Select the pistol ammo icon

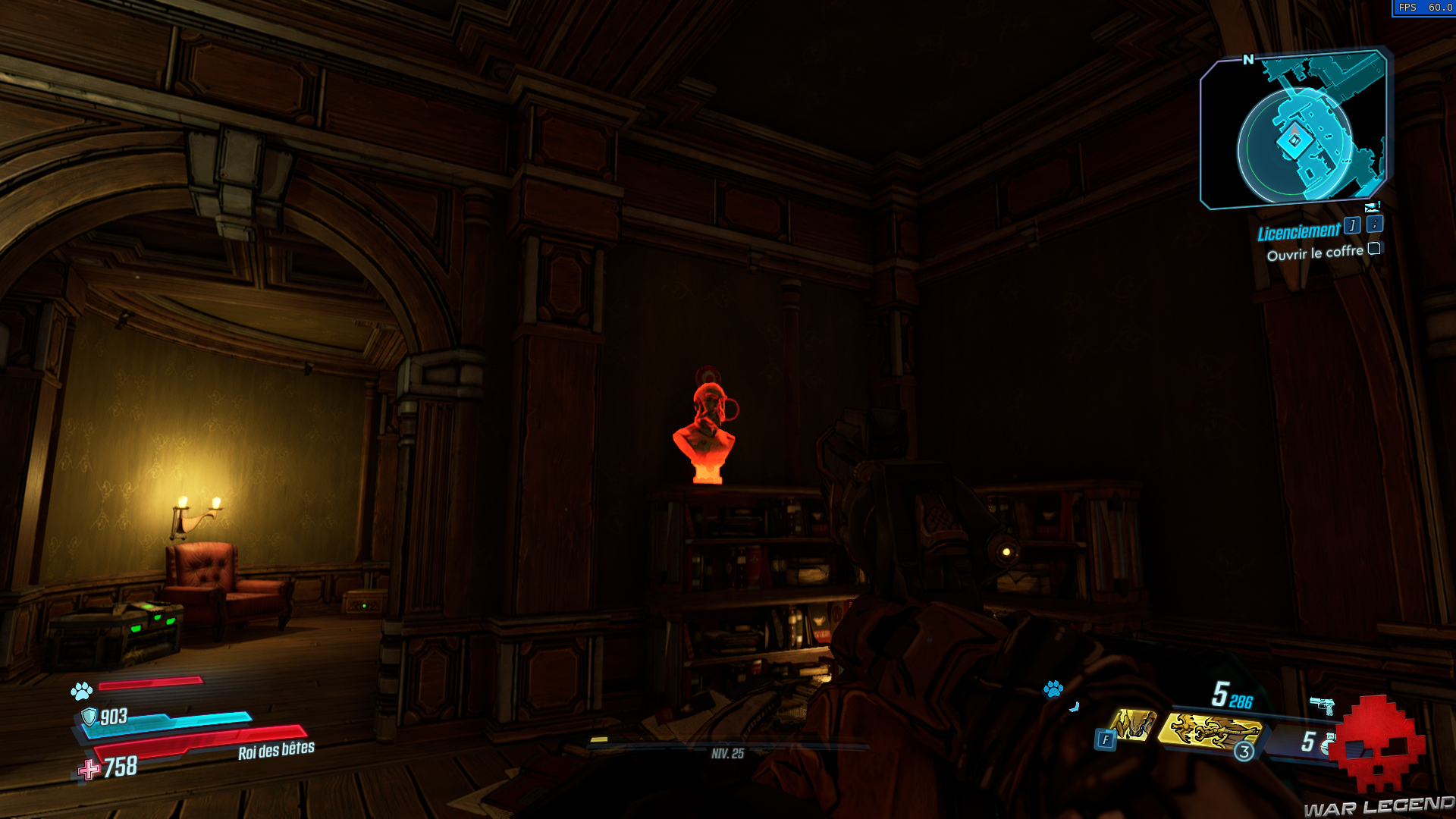1323,704
